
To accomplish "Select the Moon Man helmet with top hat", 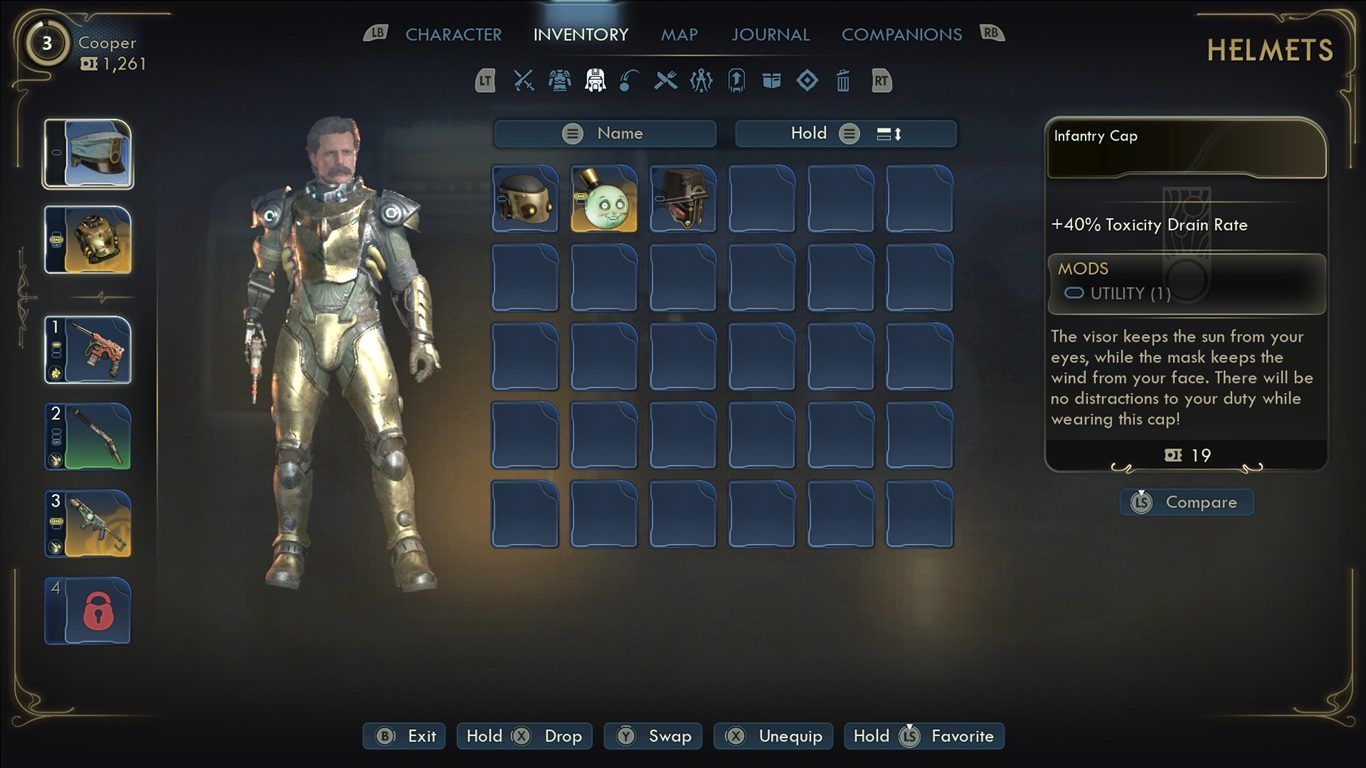I will click(x=604, y=199).
